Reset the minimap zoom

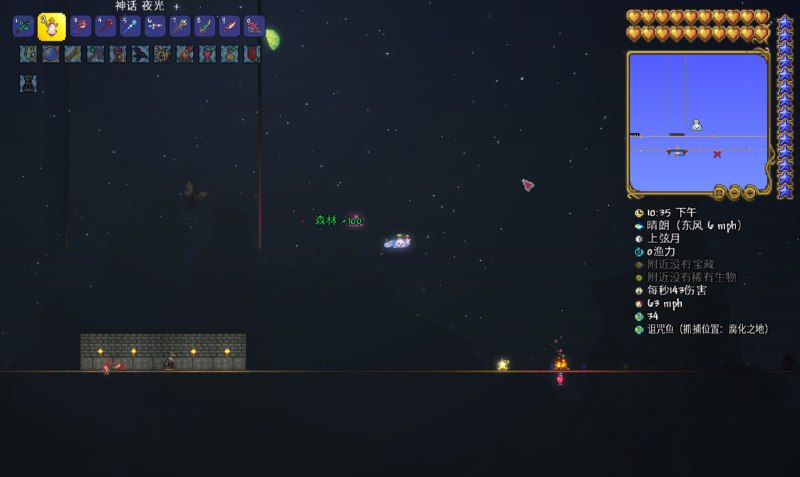coord(719,191)
